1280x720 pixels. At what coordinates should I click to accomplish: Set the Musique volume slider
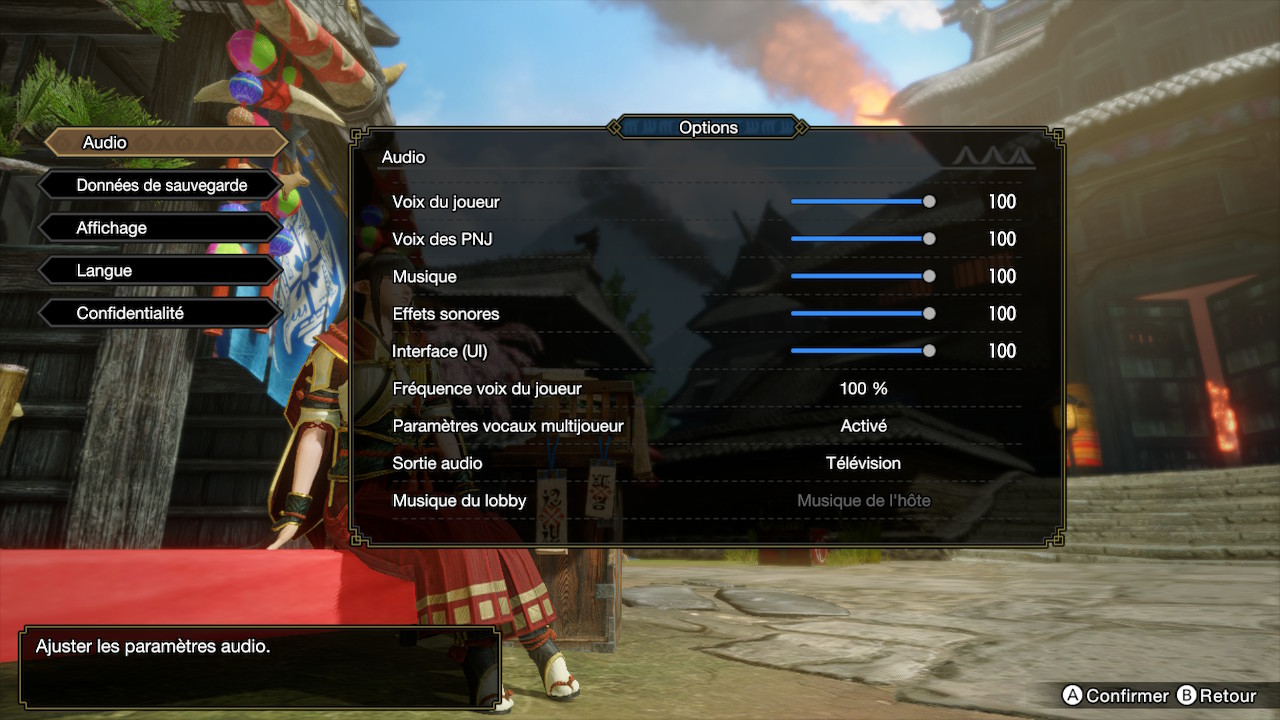[x=861, y=276]
